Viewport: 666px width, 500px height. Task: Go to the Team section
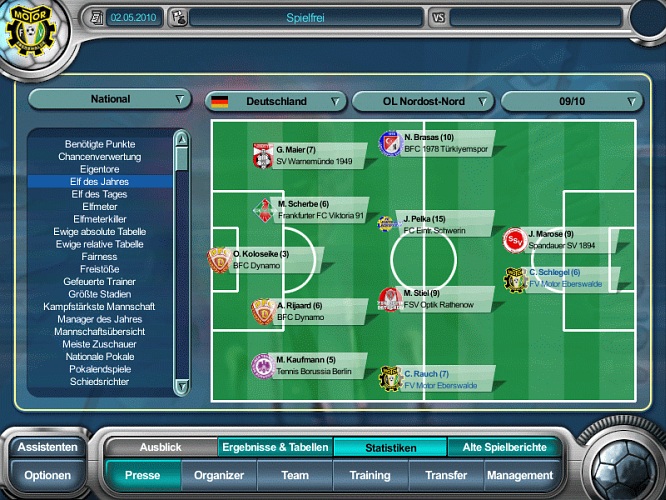(295, 476)
